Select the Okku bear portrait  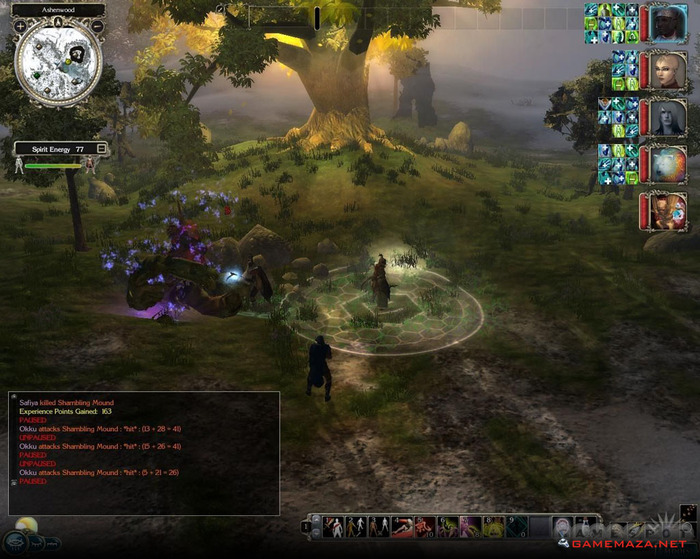tap(666, 164)
